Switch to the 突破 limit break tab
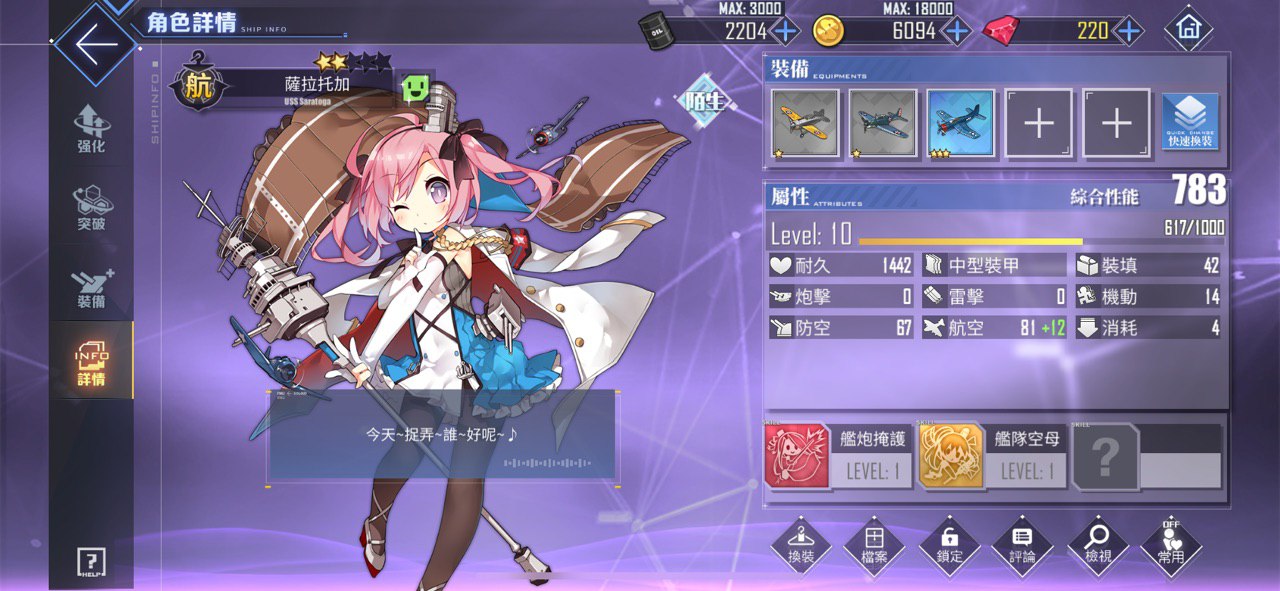Screen dimensions: 1280x591 [x=91, y=208]
